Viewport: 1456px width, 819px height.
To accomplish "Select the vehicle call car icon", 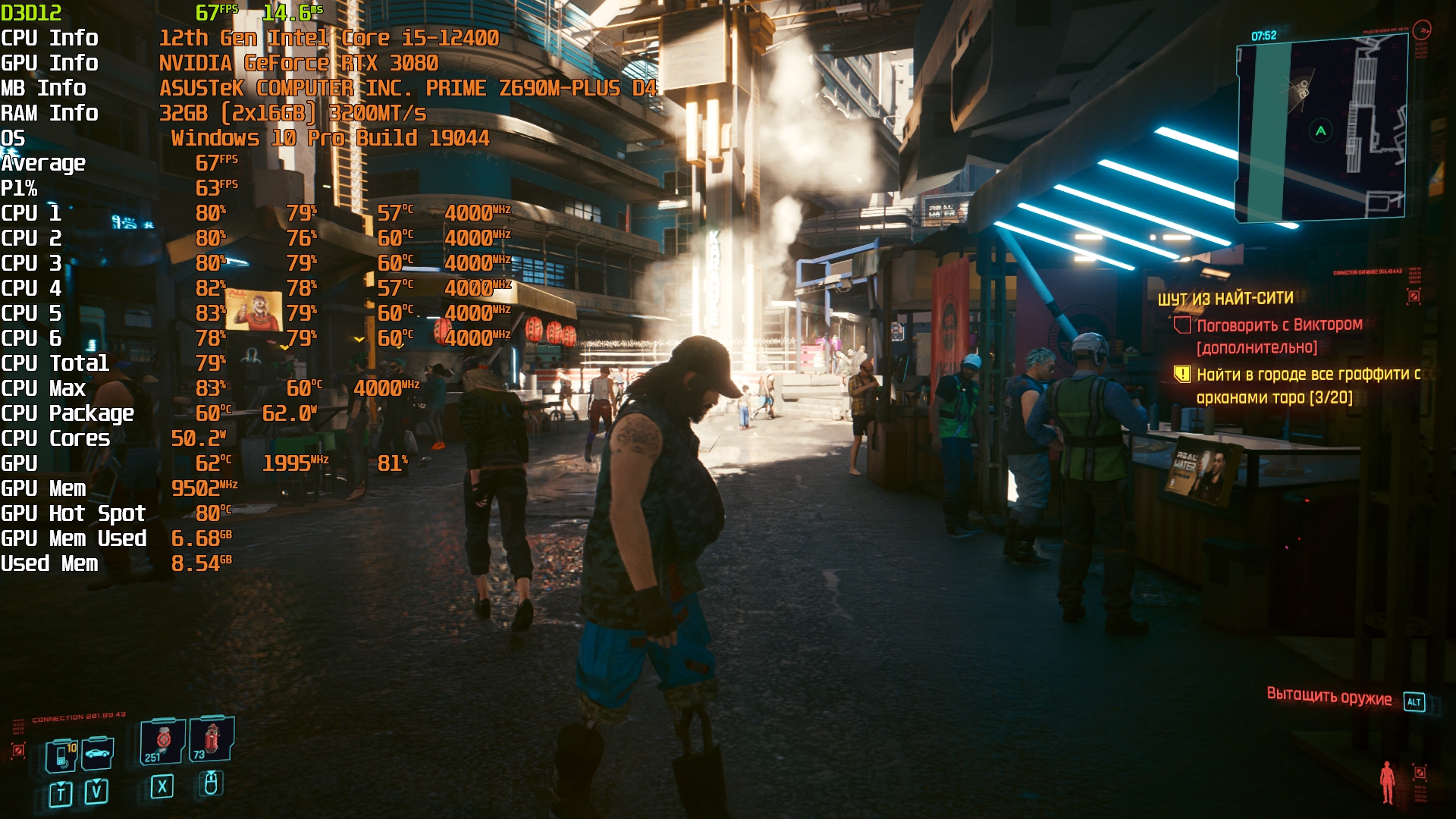I will (98, 753).
